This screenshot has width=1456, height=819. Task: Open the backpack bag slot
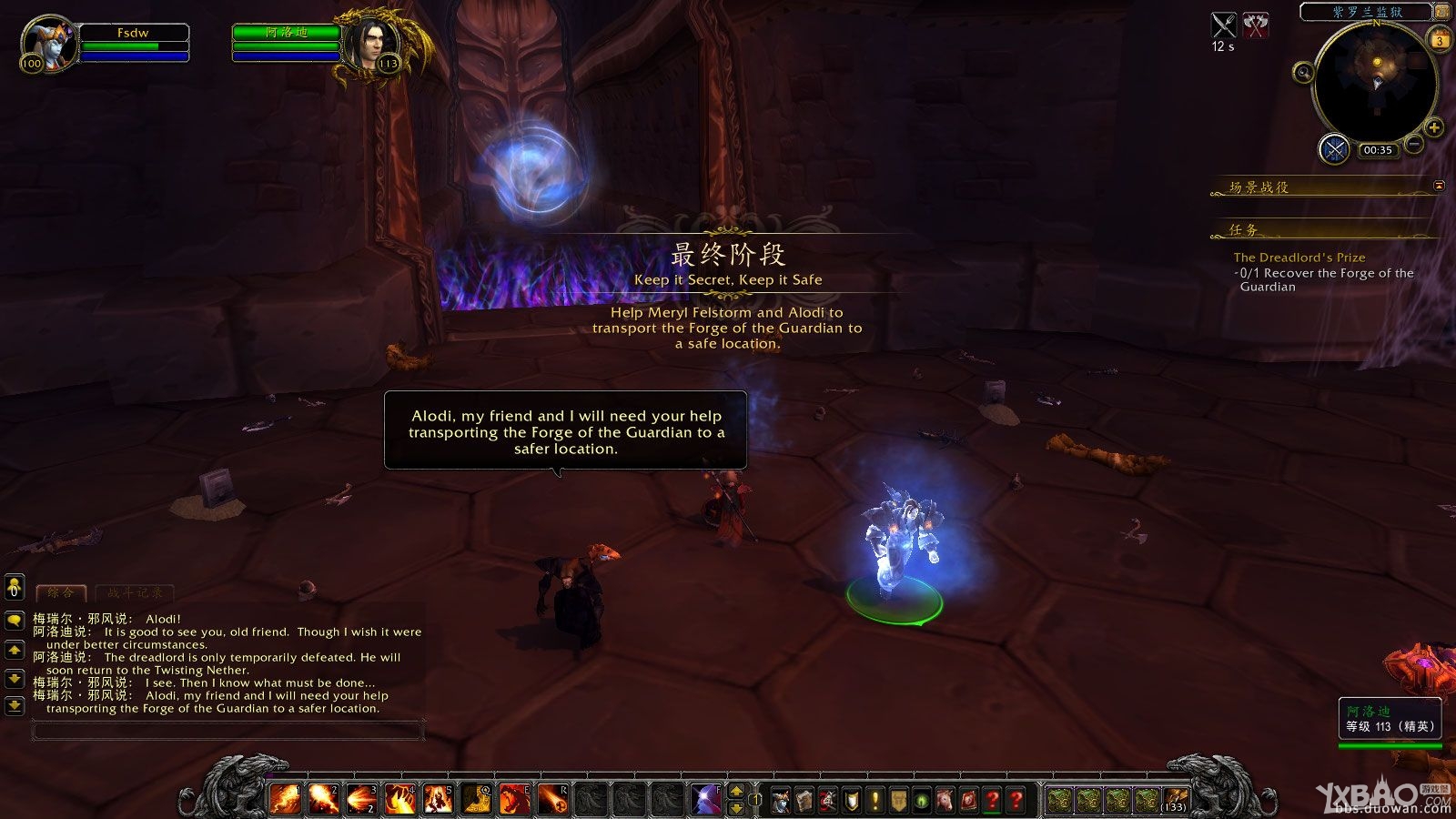[x=1176, y=800]
